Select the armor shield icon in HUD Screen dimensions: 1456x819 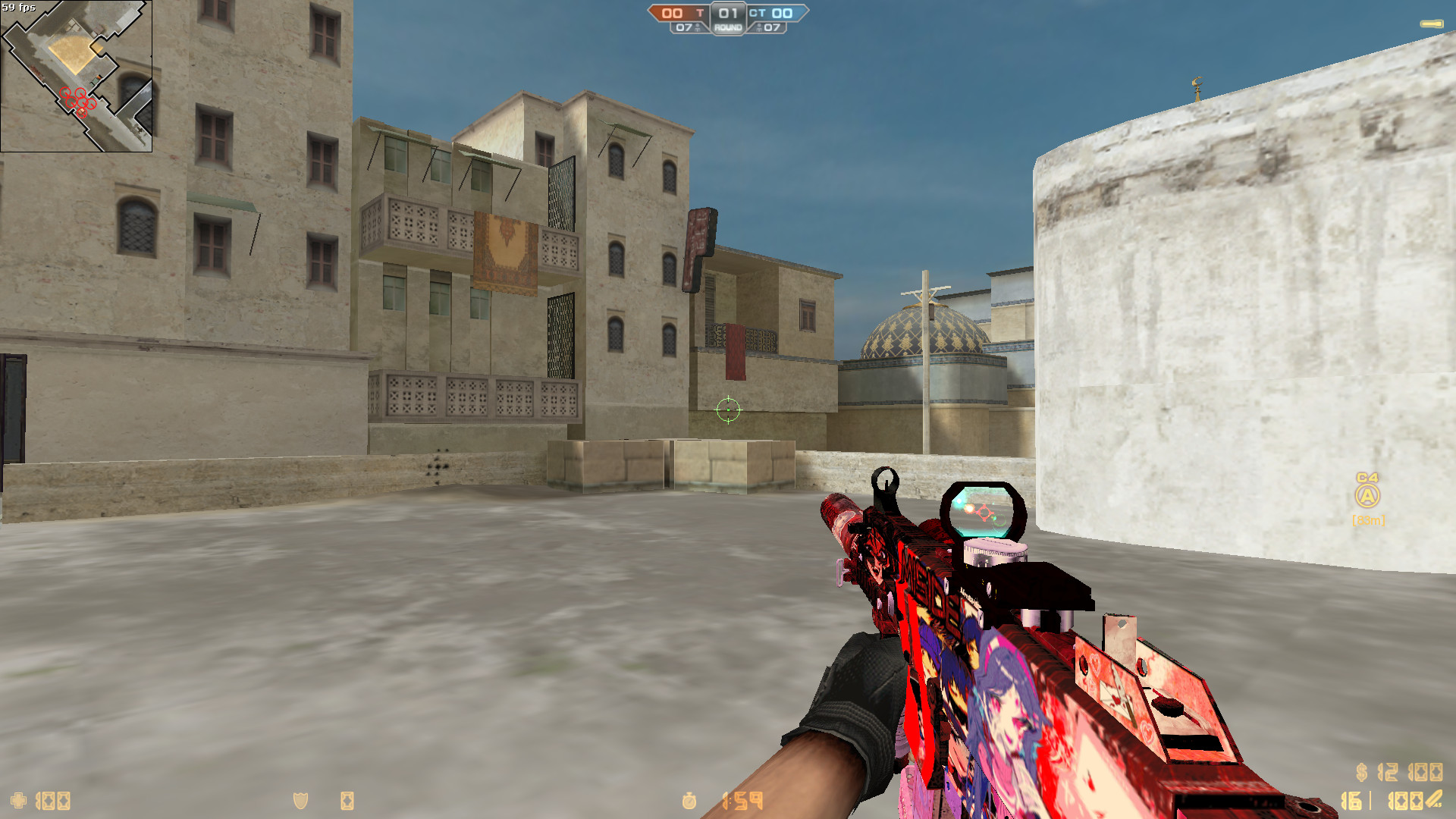click(300, 801)
